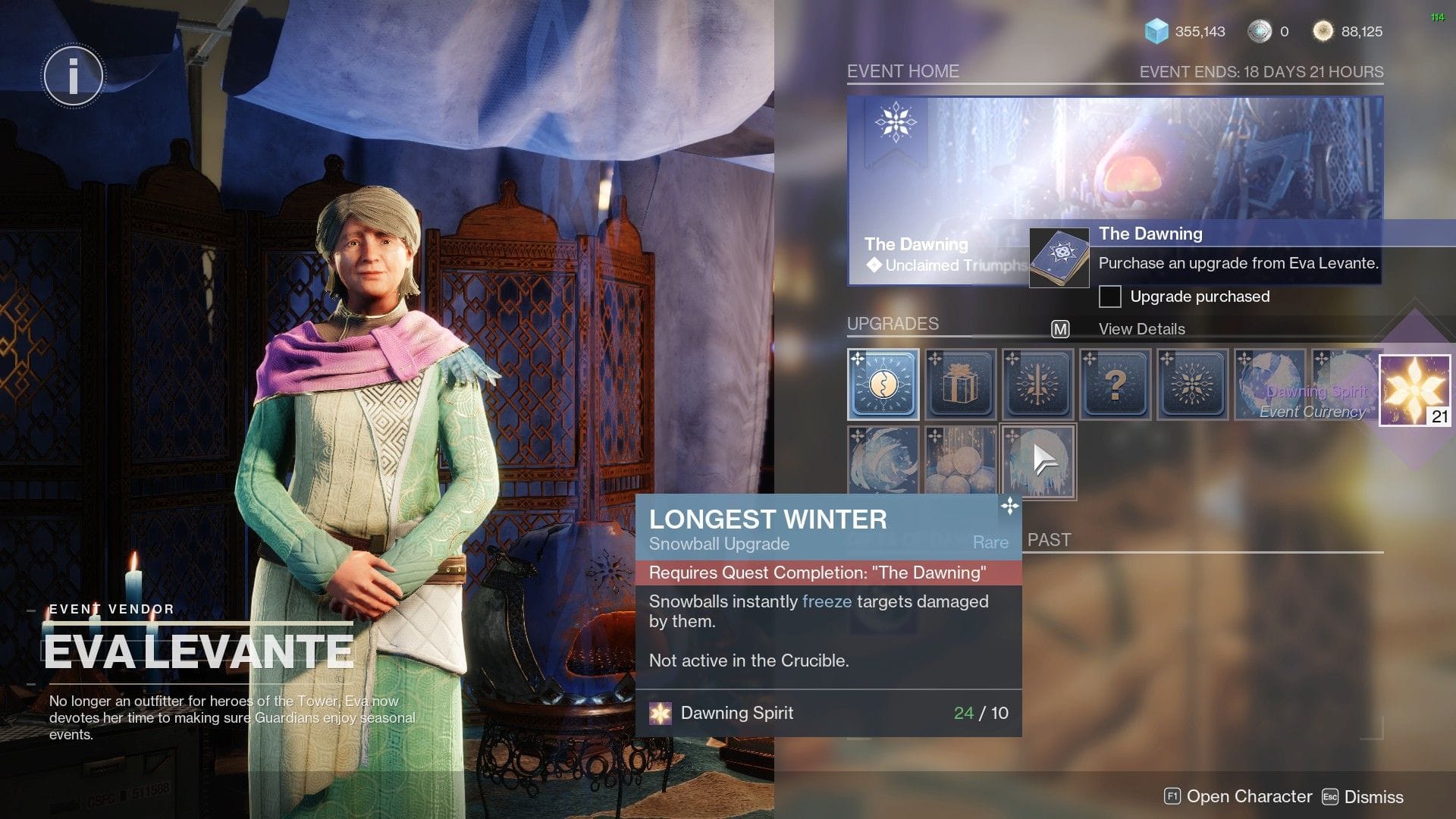Select the question mark upgrade

pos(1115,384)
